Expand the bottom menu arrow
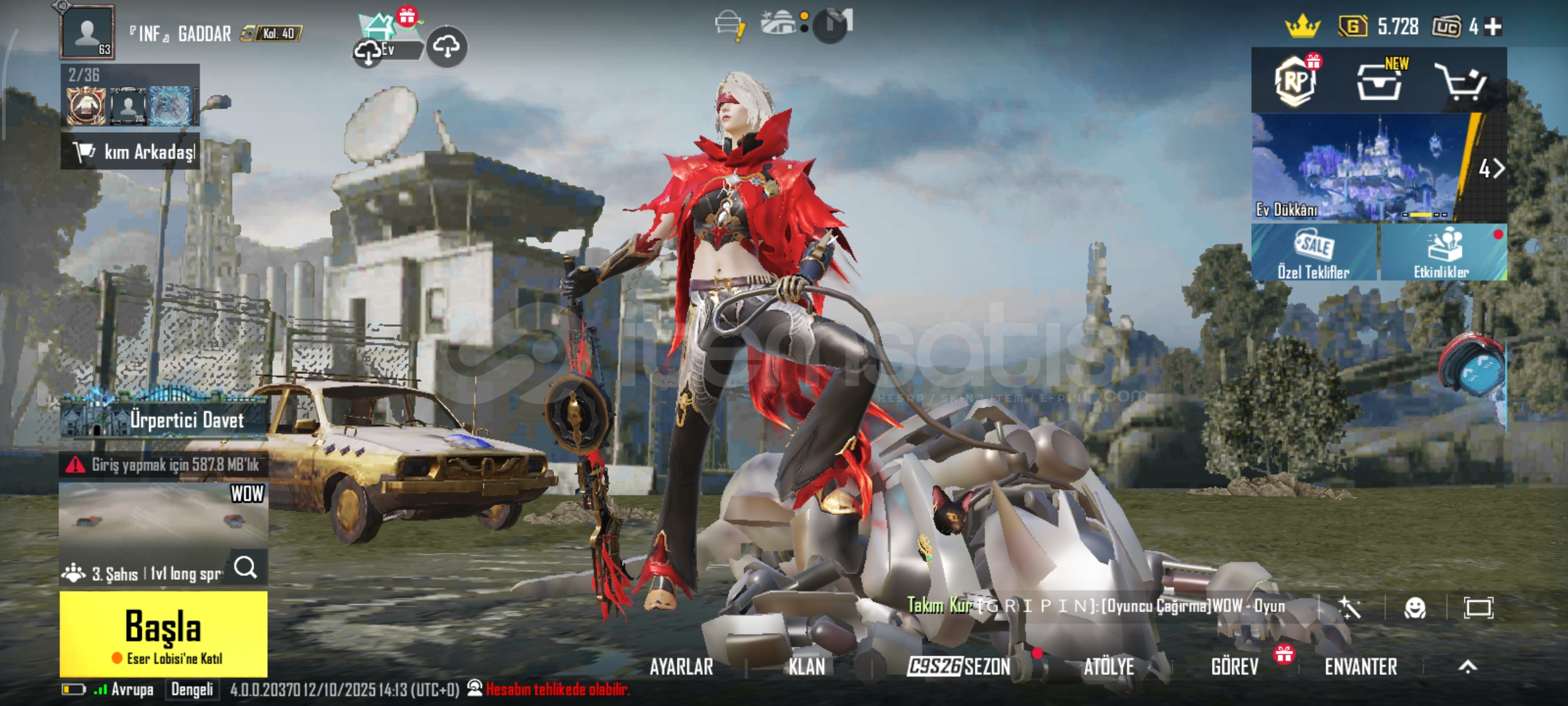The width and height of the screenshot is (1568, 706). [x=1468, y=667]
